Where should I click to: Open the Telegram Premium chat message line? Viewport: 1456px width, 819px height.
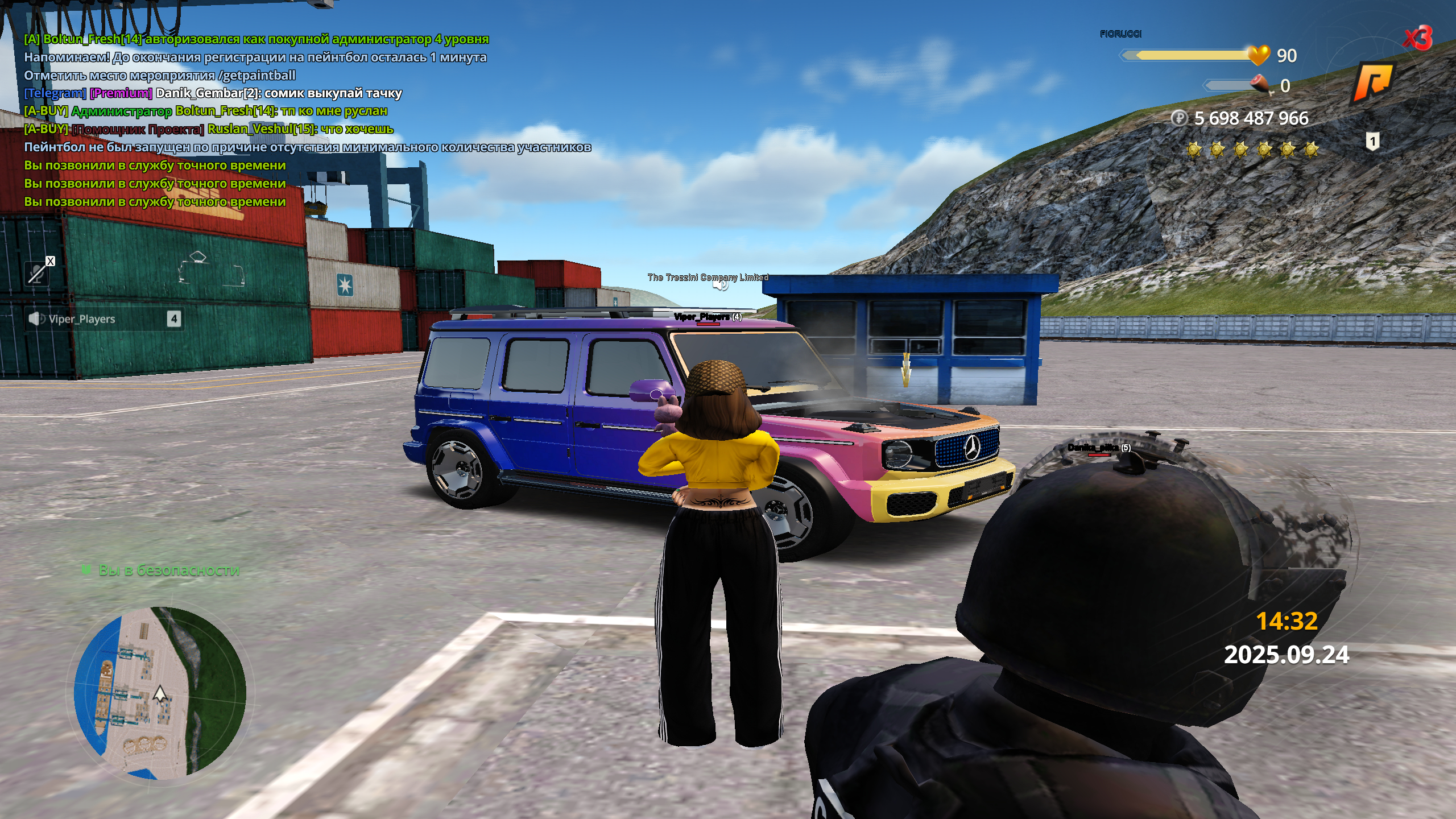(x=213, y=93)
